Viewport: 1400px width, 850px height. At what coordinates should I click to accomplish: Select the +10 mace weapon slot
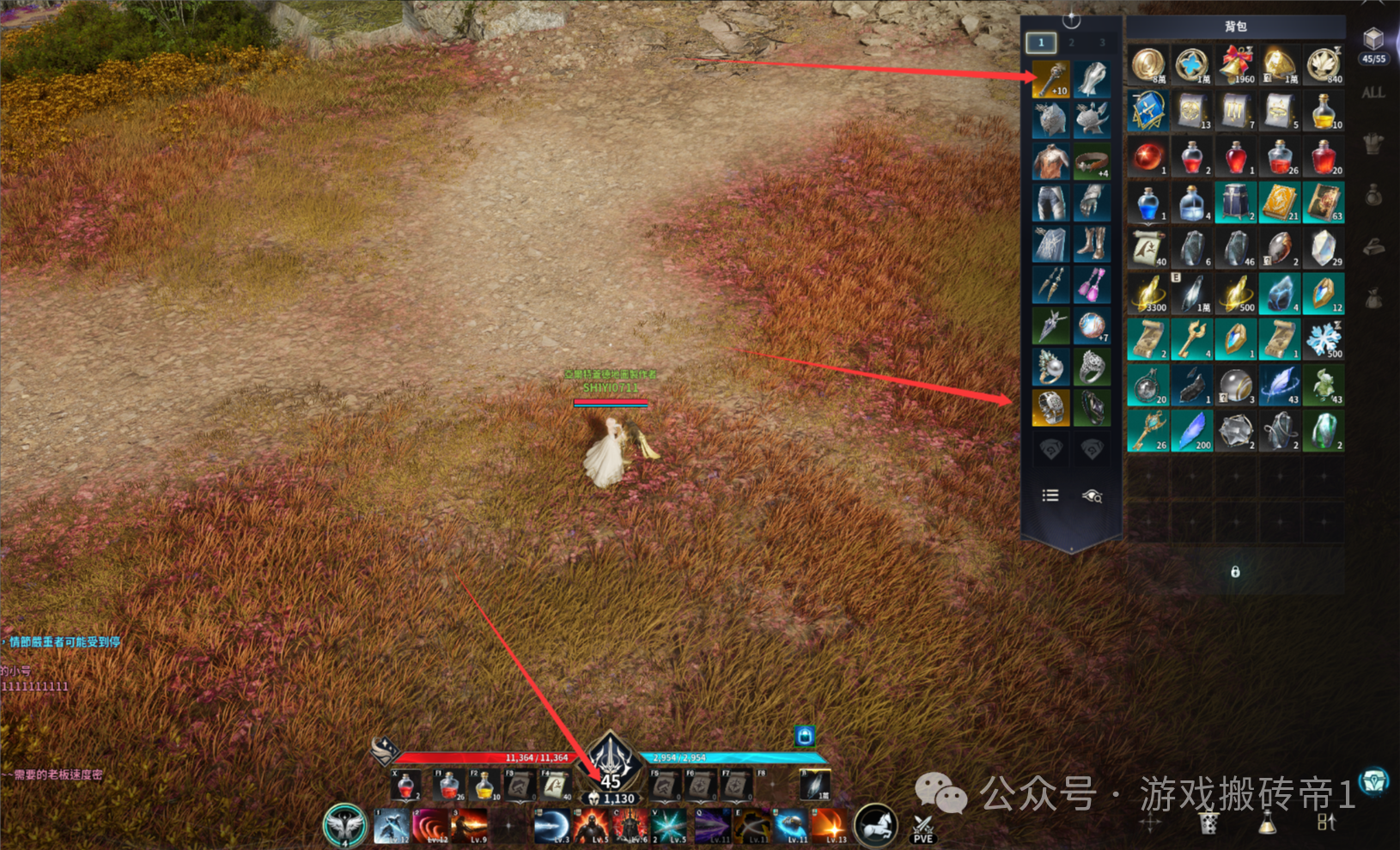coord(1050,80)
